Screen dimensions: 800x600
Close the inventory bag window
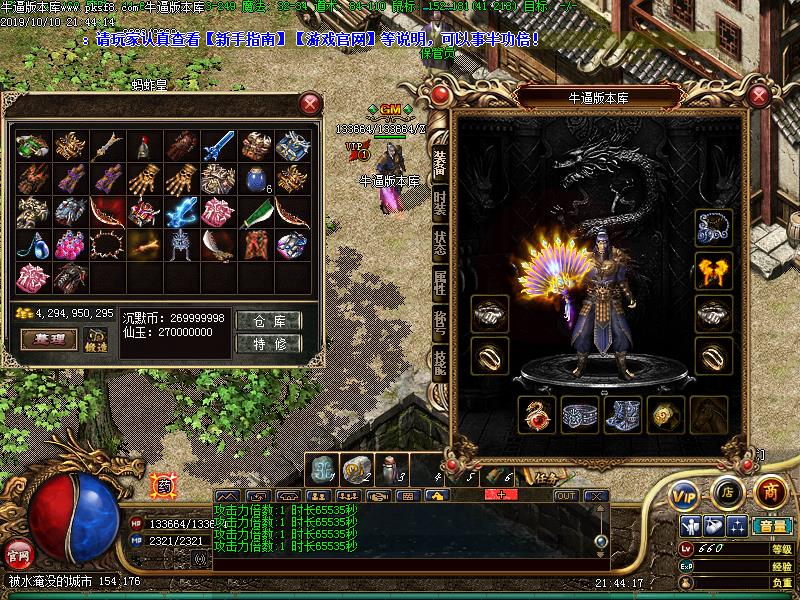pos(311,103)
